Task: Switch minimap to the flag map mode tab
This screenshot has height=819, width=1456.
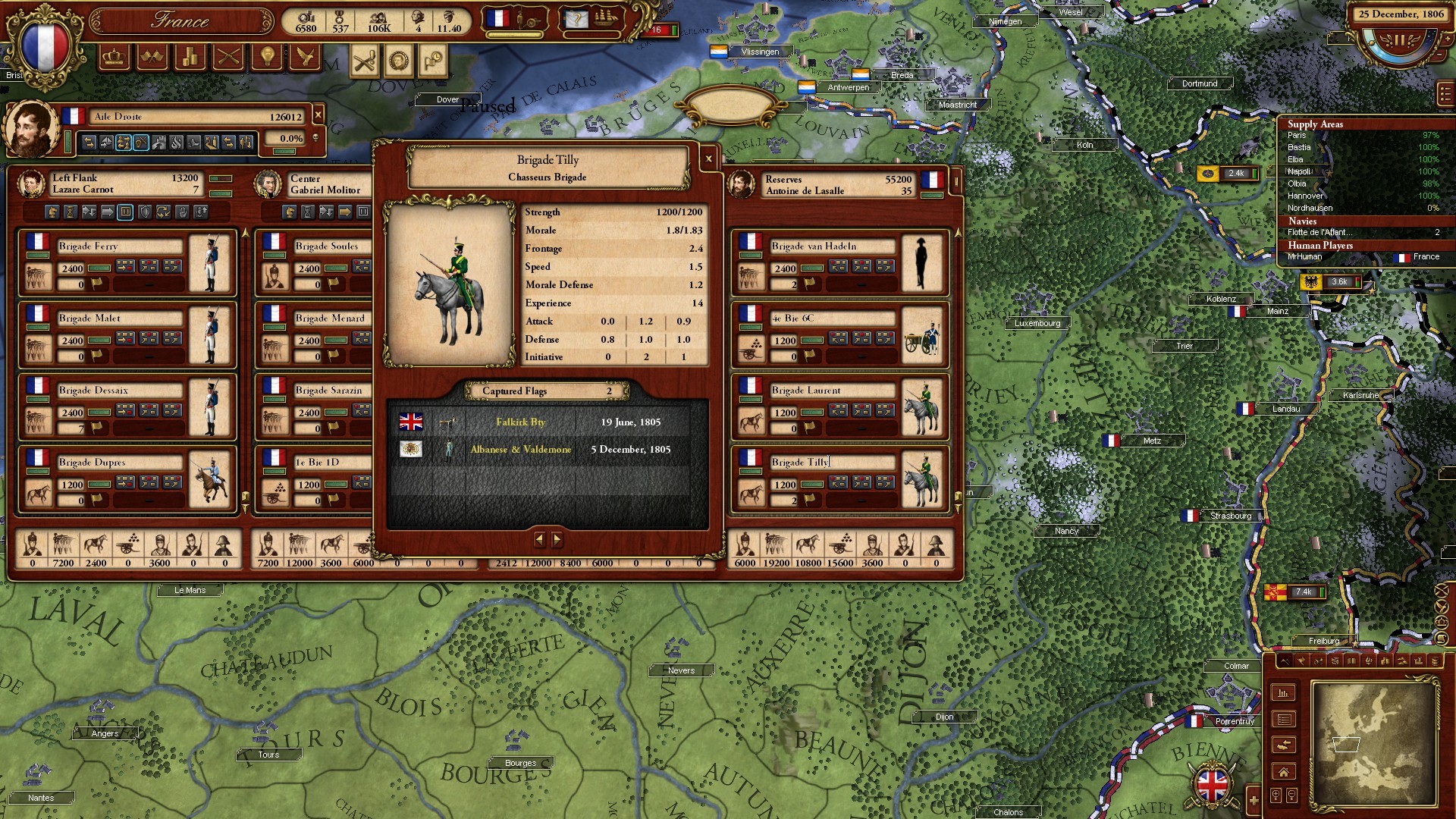Action: (x=1301, y=661)
